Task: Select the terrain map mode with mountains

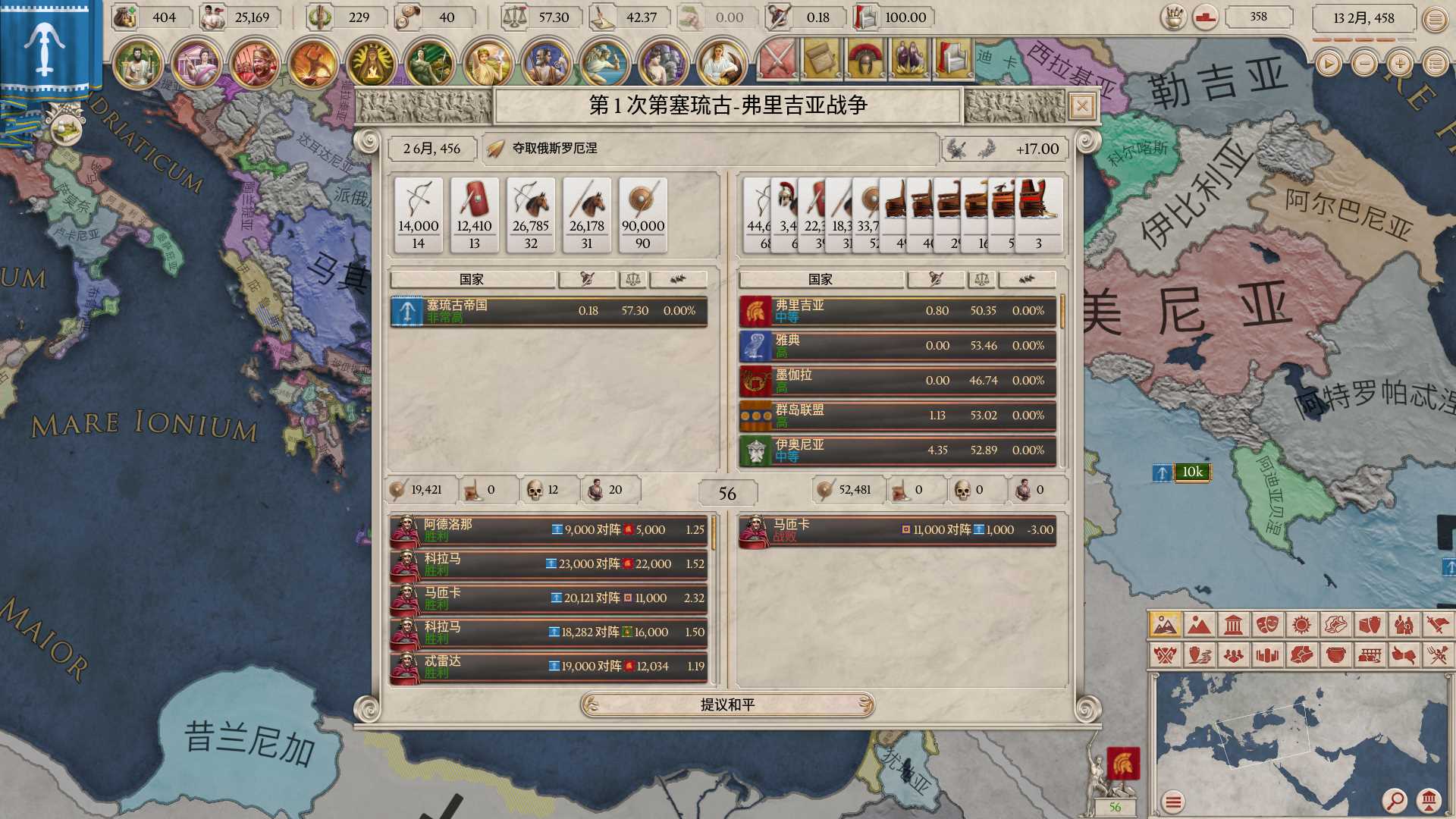Action: click(1199, 625)
